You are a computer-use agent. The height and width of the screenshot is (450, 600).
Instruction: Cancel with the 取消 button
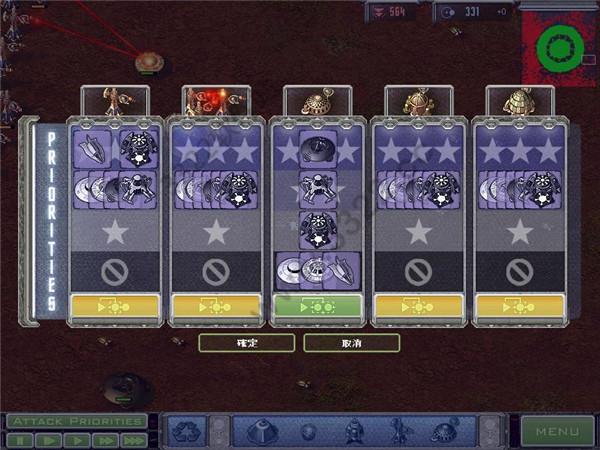pos(351,343)
